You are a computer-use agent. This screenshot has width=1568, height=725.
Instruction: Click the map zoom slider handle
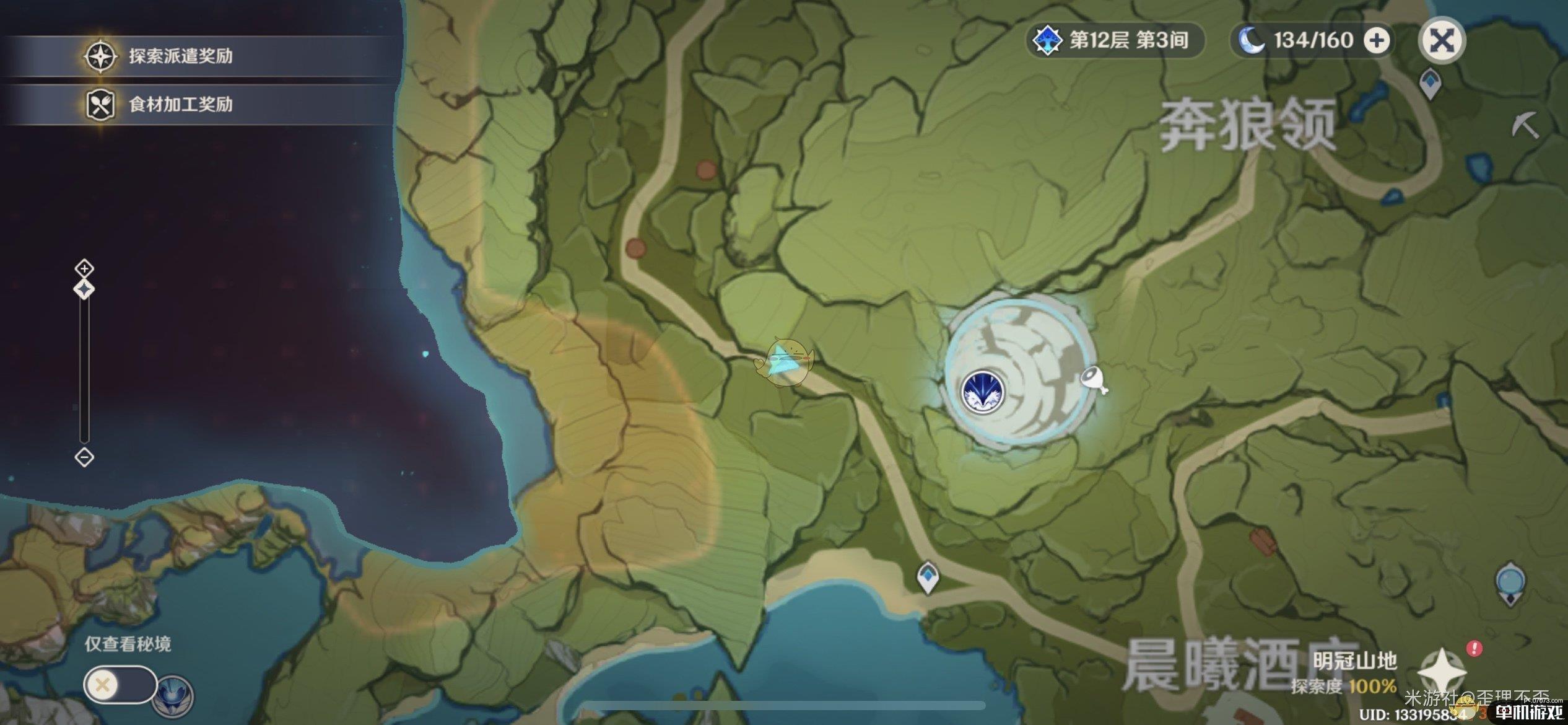[84, 289]
